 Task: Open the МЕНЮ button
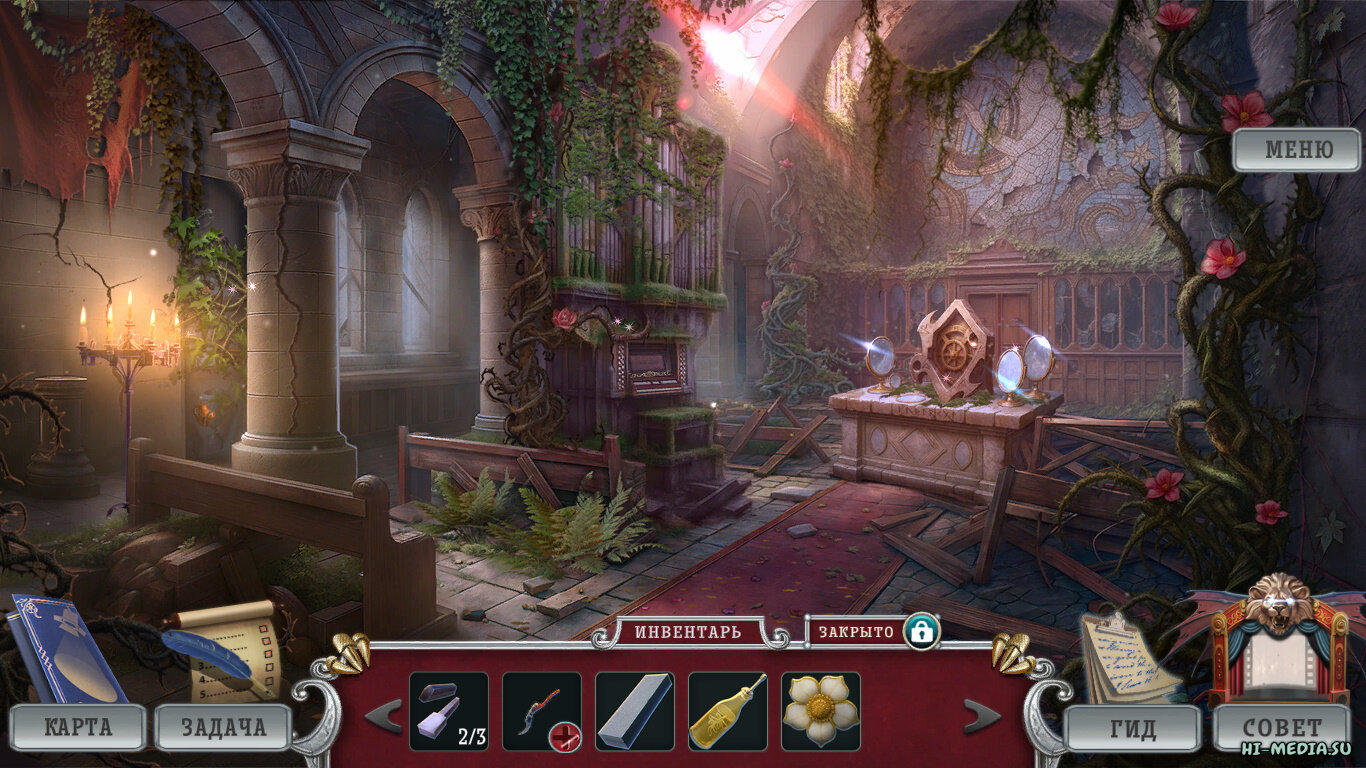point(1297,150)
